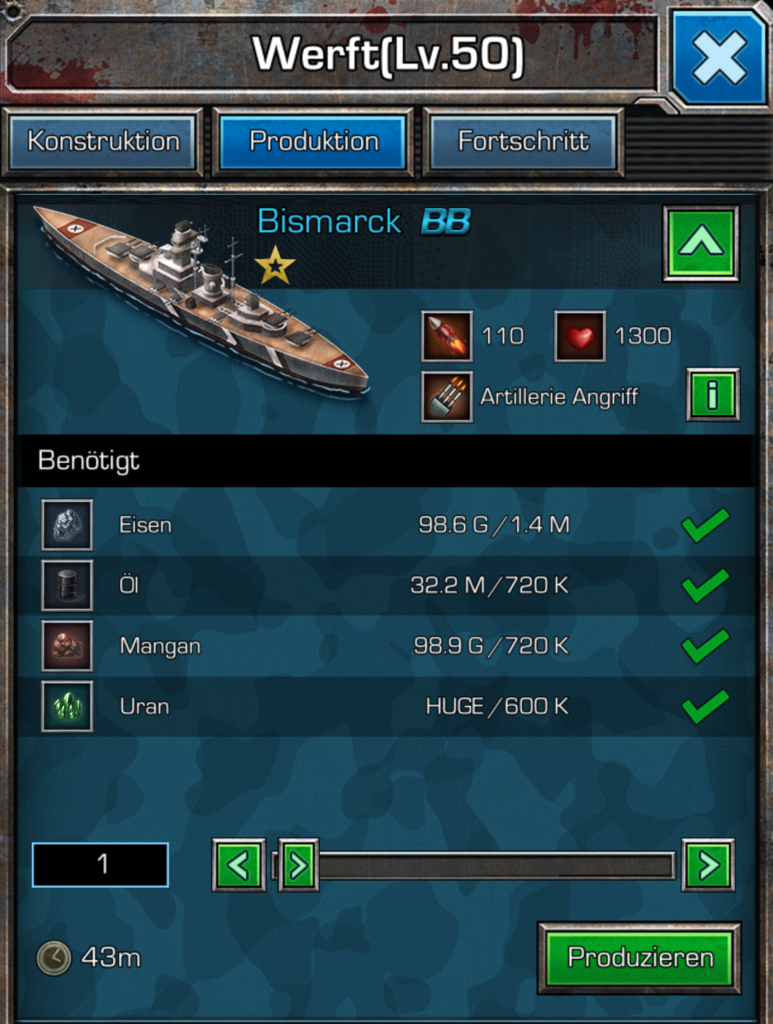Select the Eisen resource icon
This screenshot has width=773, height=1024.
click(x=67, y=525)
